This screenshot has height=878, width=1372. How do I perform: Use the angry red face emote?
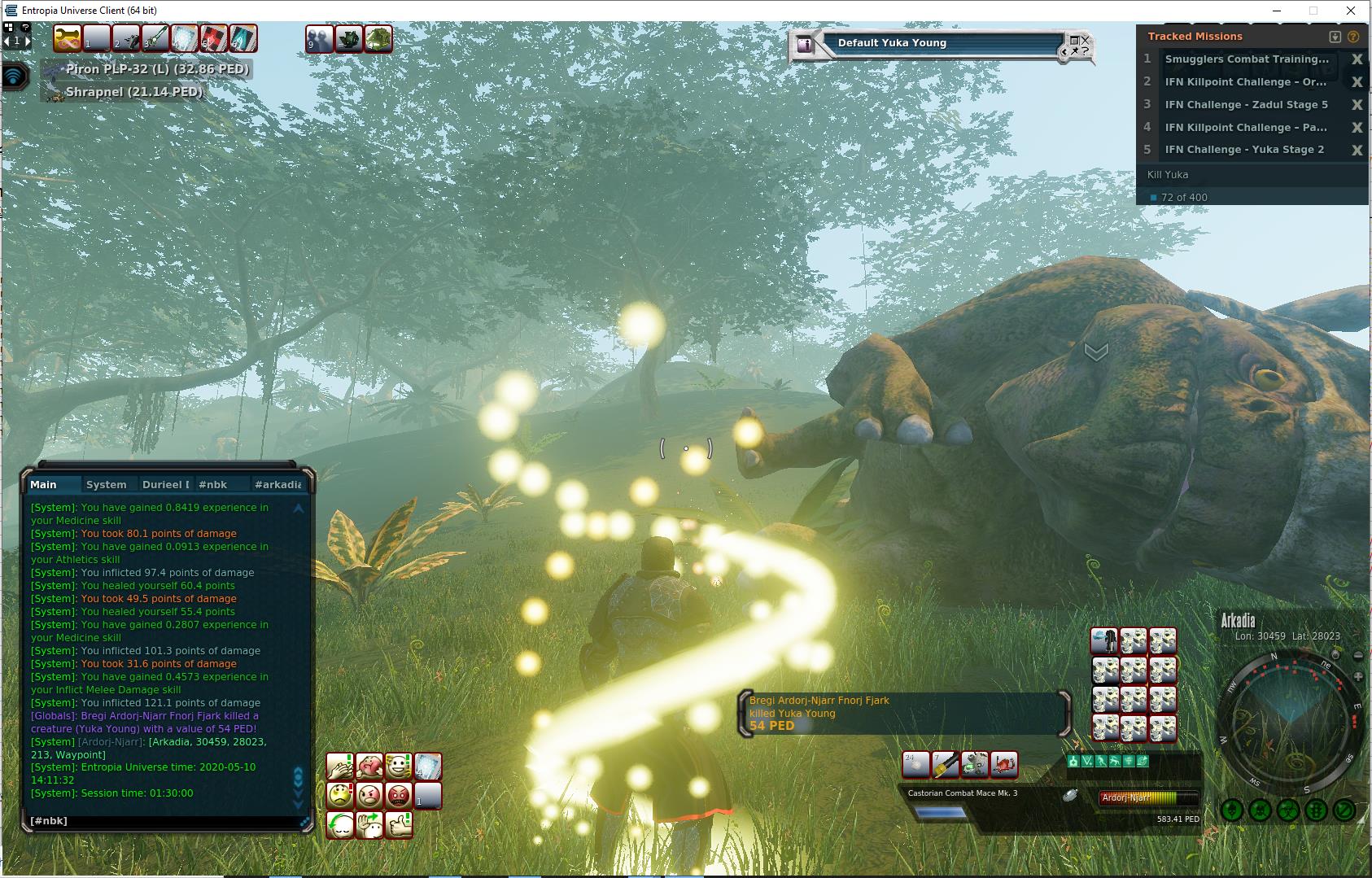(x=398, y=795)
